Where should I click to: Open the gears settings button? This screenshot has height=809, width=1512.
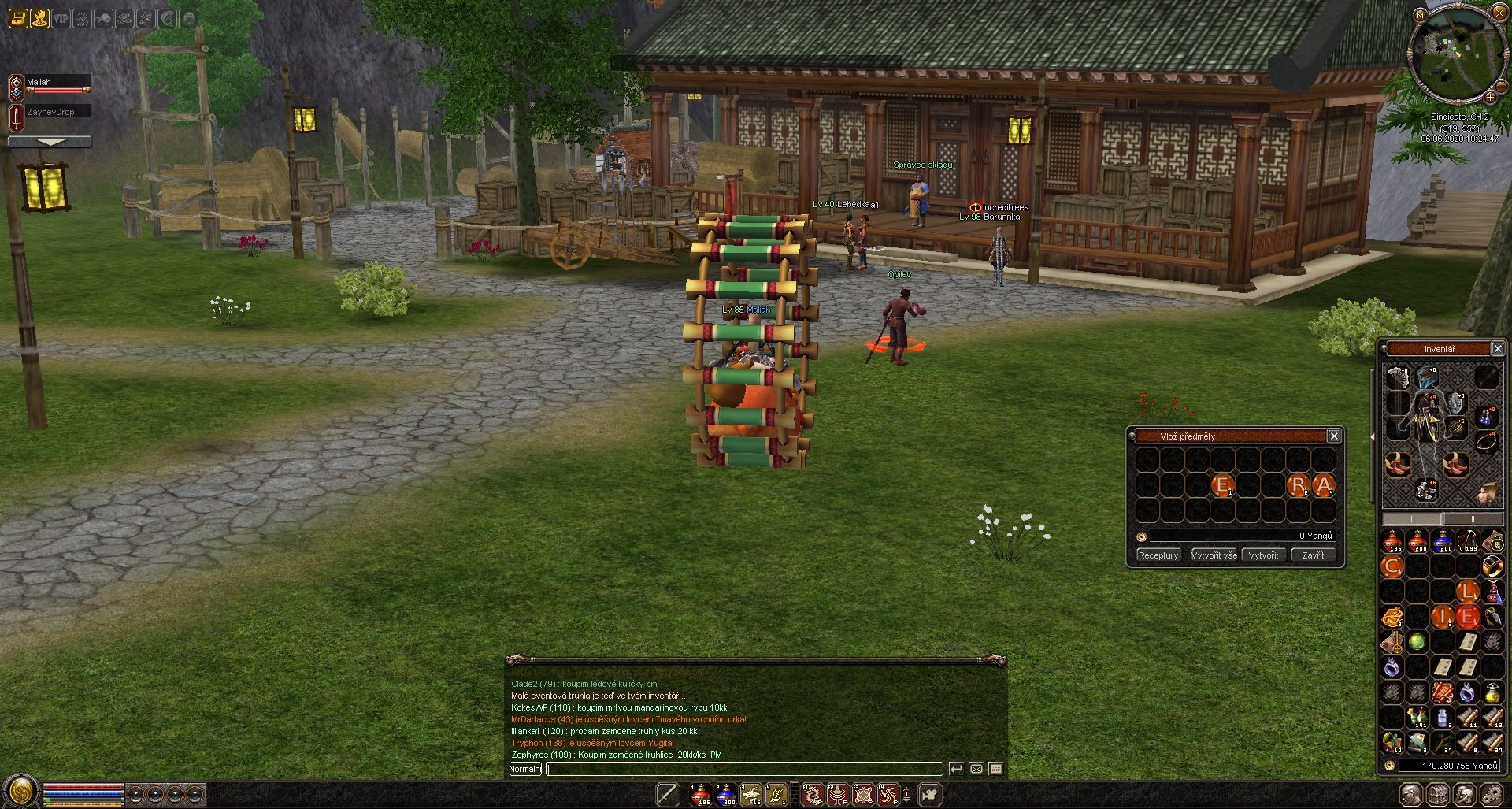[1490, 795]
